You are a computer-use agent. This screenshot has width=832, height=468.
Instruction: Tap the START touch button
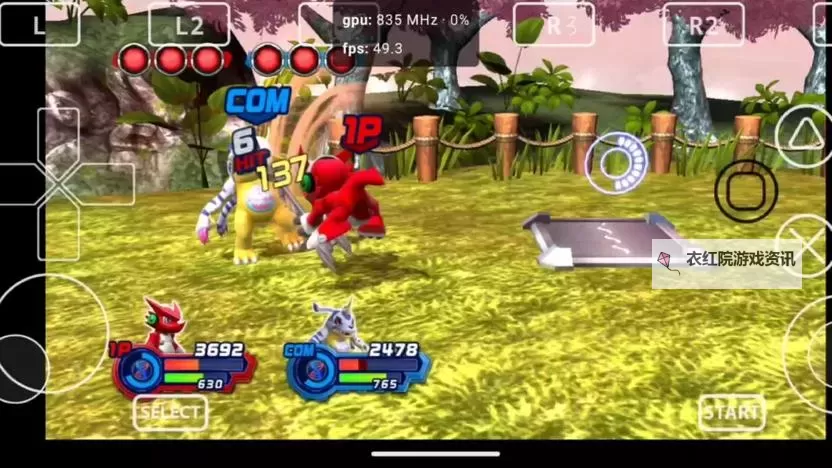pos(731,412)
